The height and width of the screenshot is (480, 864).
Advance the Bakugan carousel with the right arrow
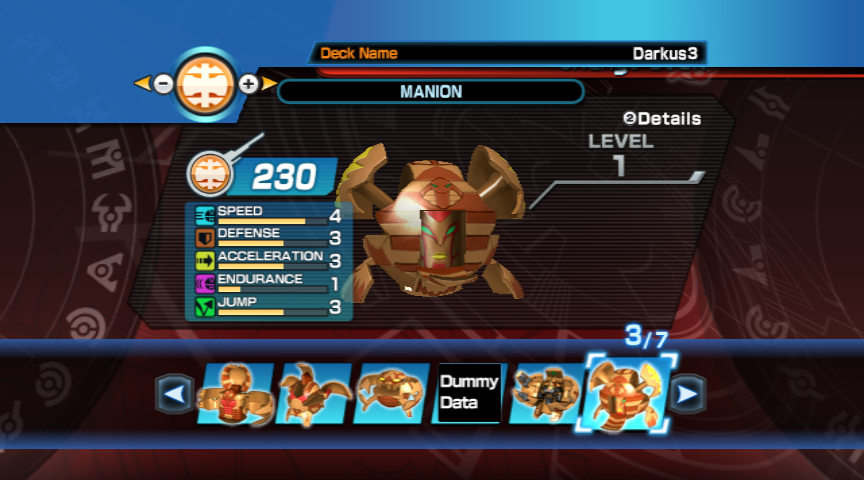pos(687,394)
